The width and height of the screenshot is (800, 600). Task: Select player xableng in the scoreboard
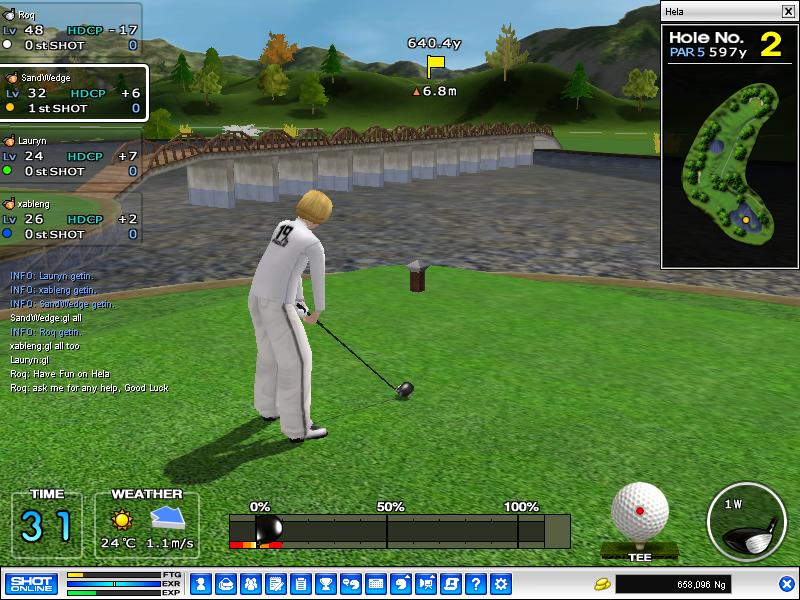coord(70,218)
